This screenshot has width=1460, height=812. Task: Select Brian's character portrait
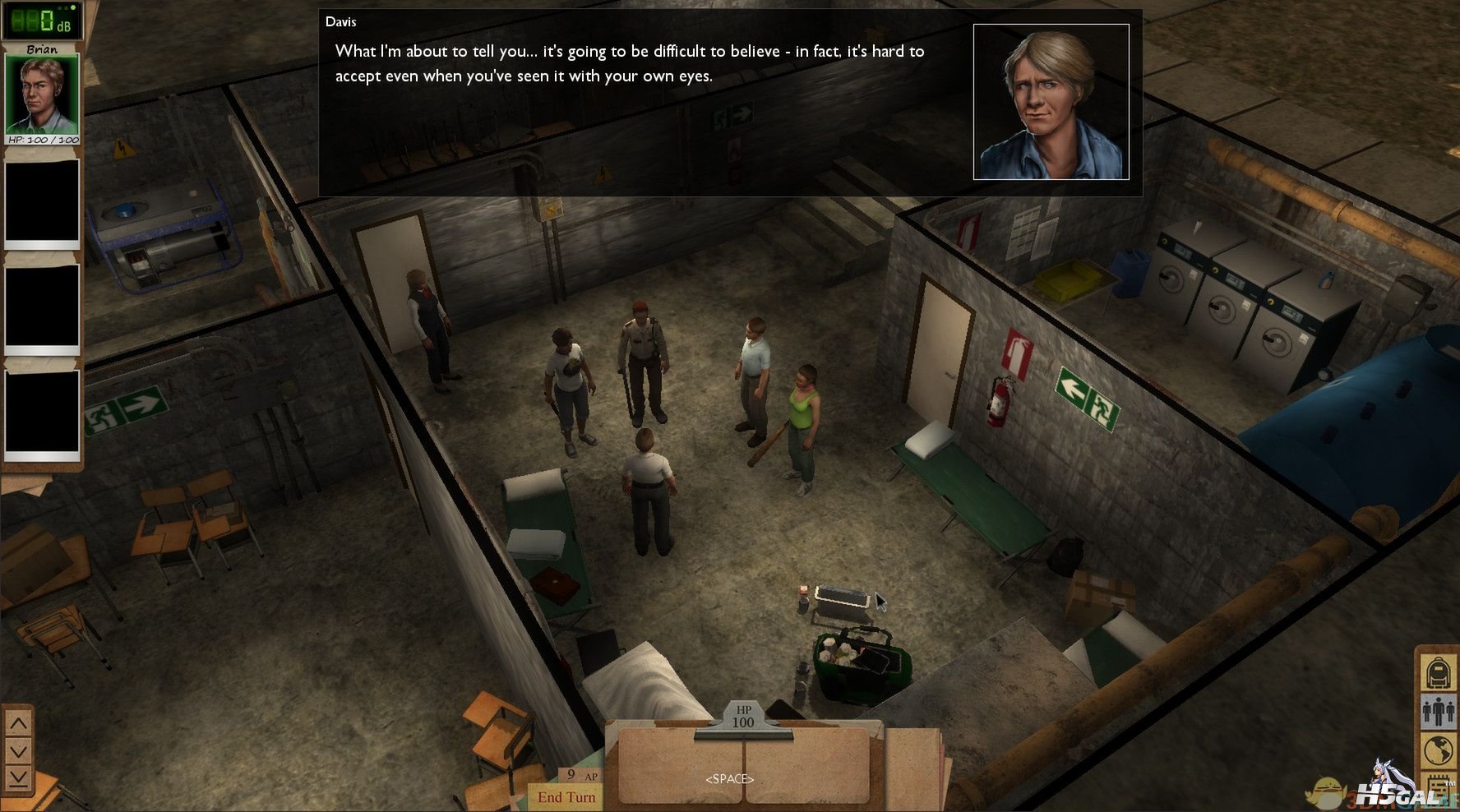[x=42, y=94]
